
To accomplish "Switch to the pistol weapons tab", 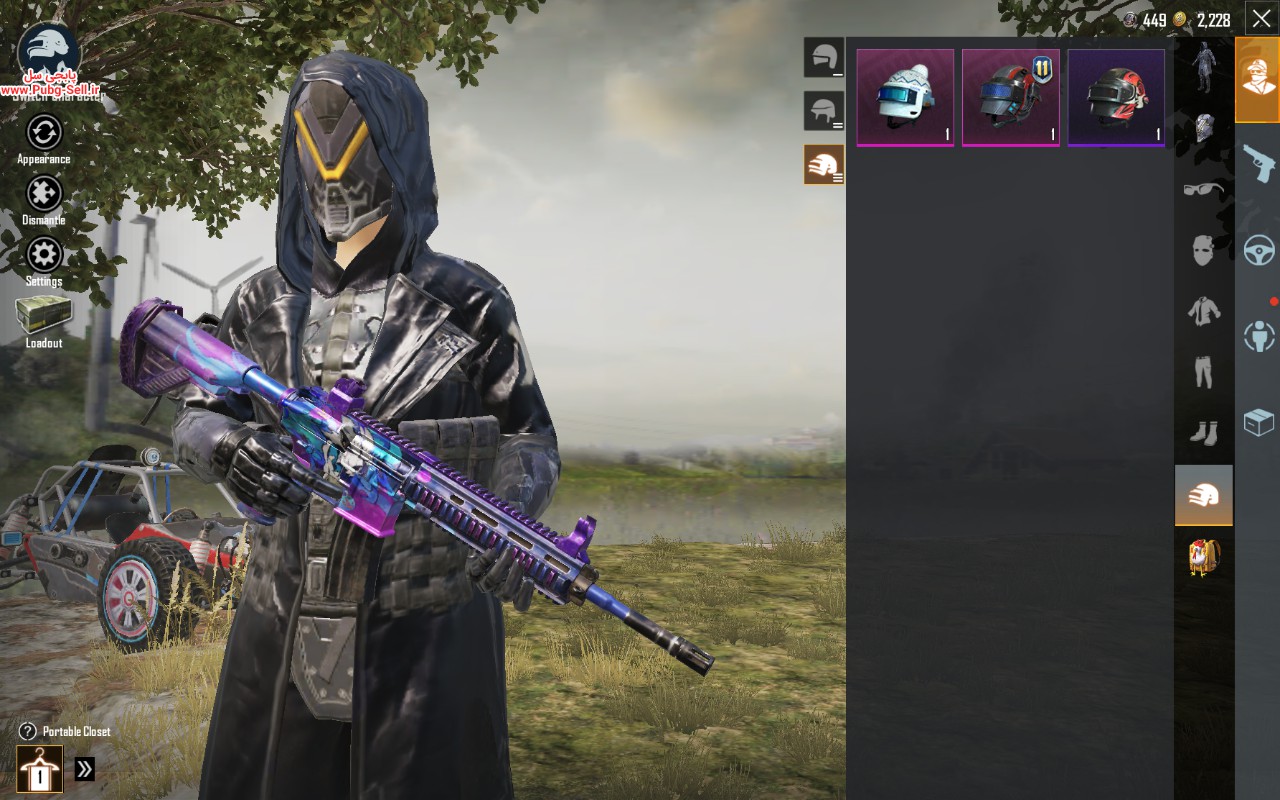I will [x=1258, y=163].
